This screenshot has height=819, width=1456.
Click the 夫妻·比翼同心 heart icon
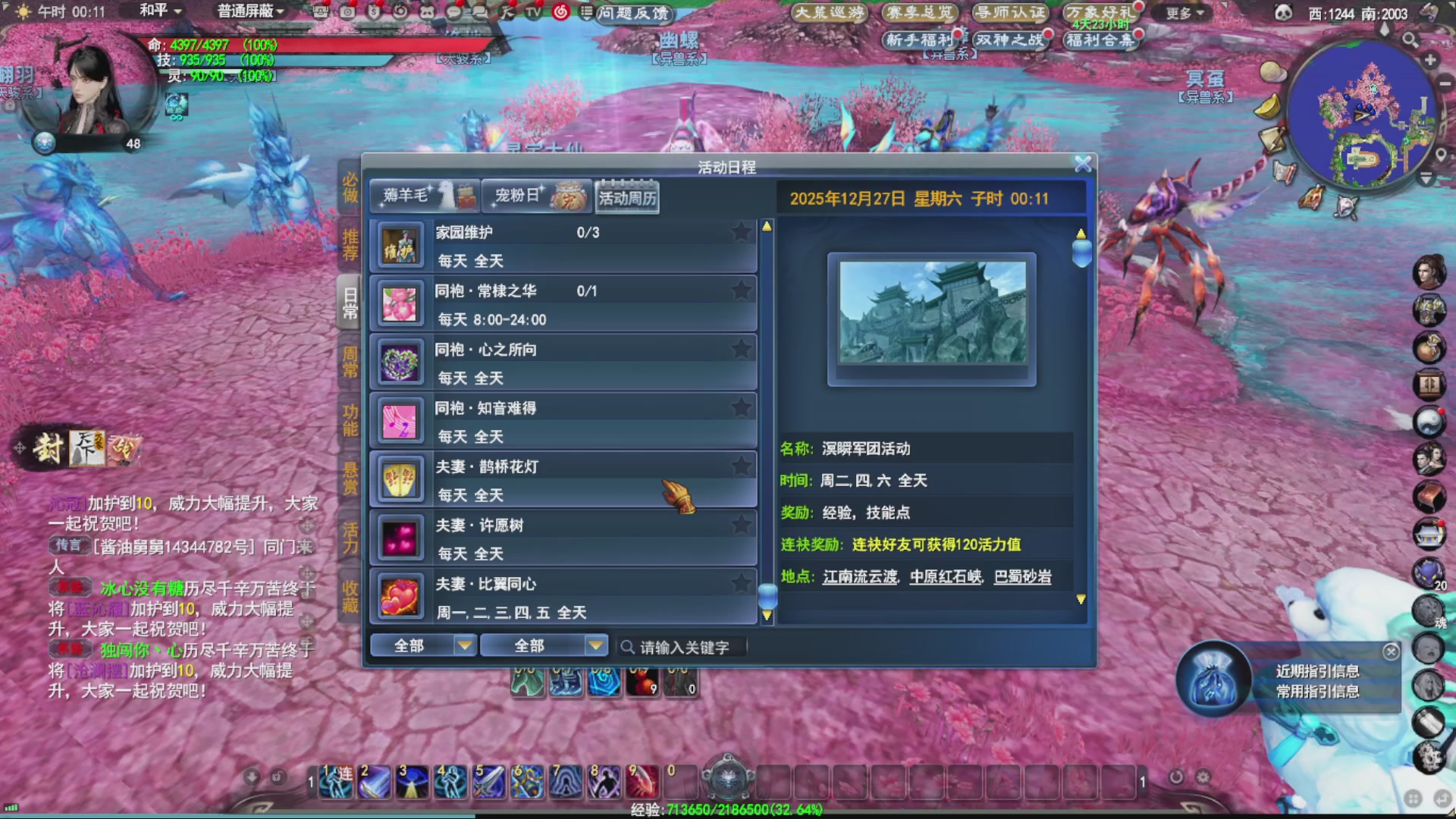[x=399, y=597]
